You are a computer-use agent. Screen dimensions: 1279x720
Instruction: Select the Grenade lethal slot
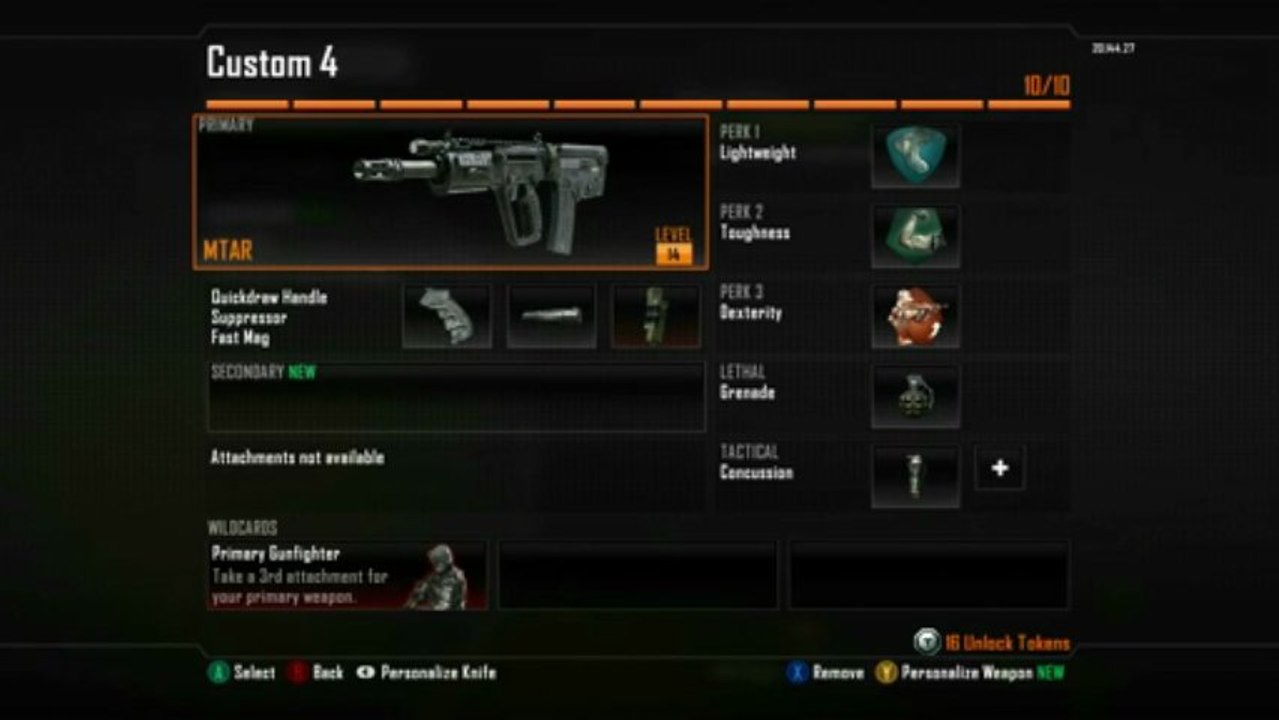(x=915, y=396)
